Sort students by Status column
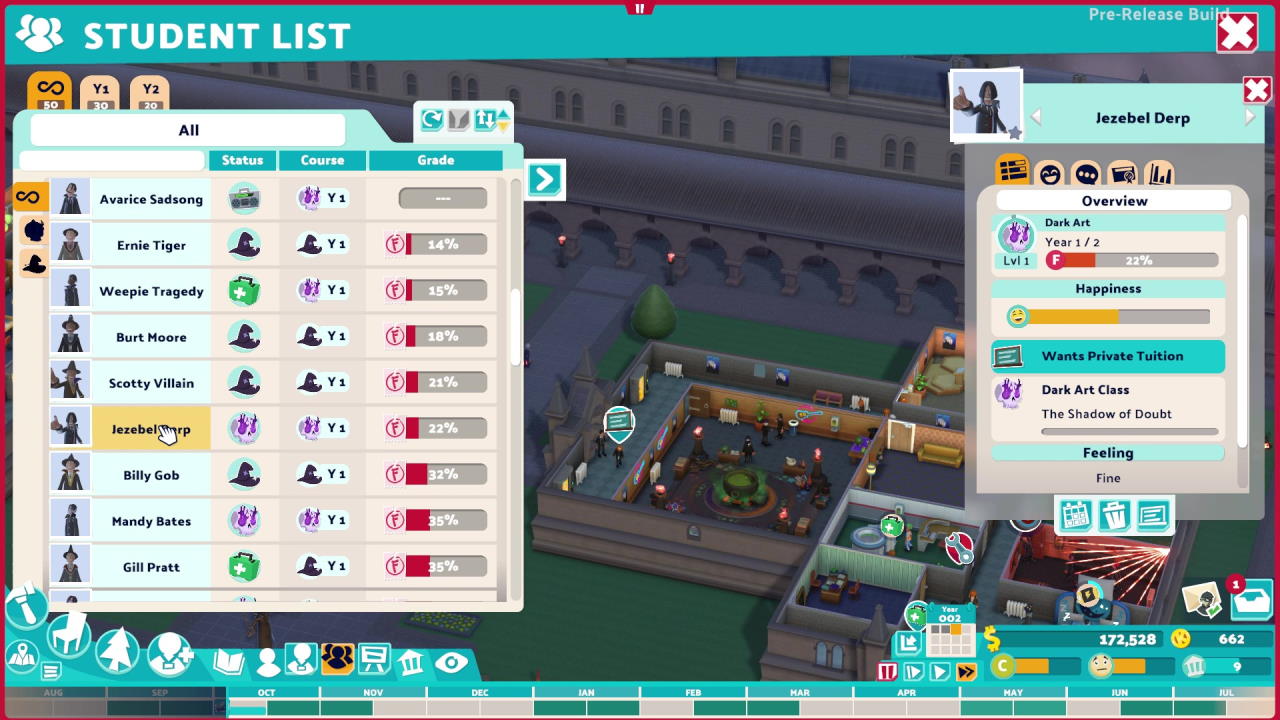1280x720 pixels. (x=242, y=160)
